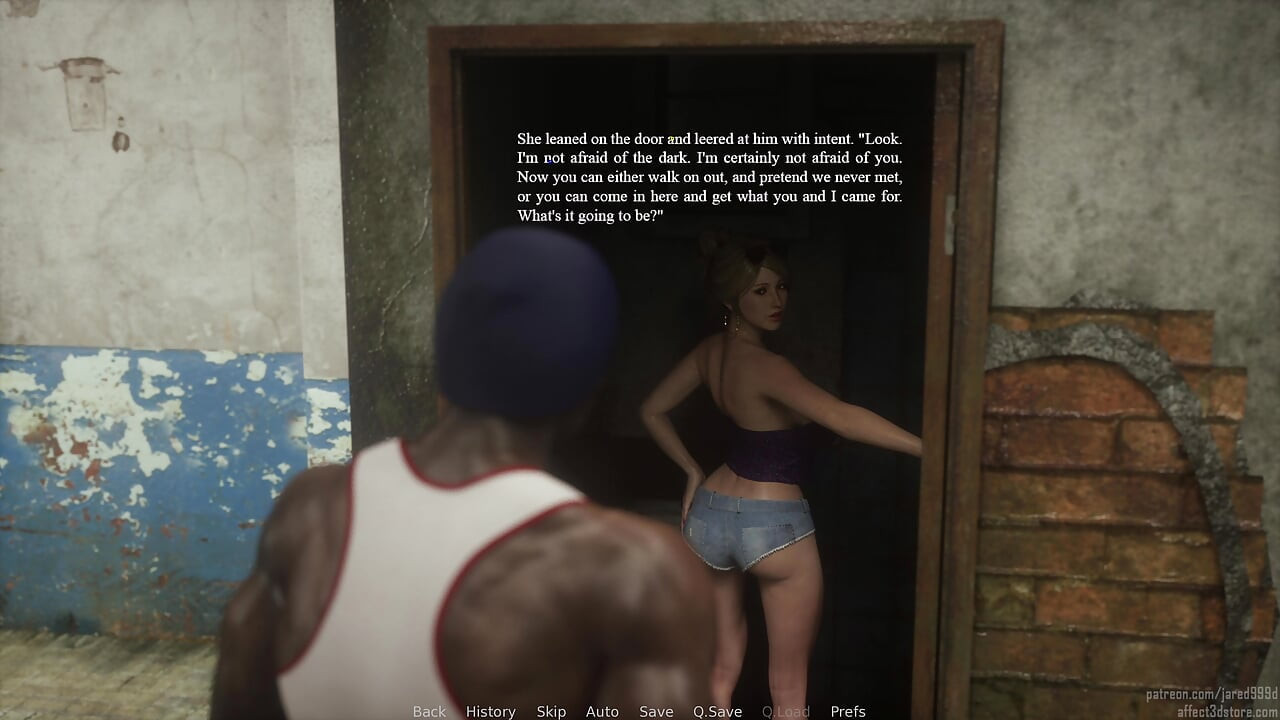Skip the current dialogue
The width and height of the screenshot is (1280, 720).
(551, 711)
